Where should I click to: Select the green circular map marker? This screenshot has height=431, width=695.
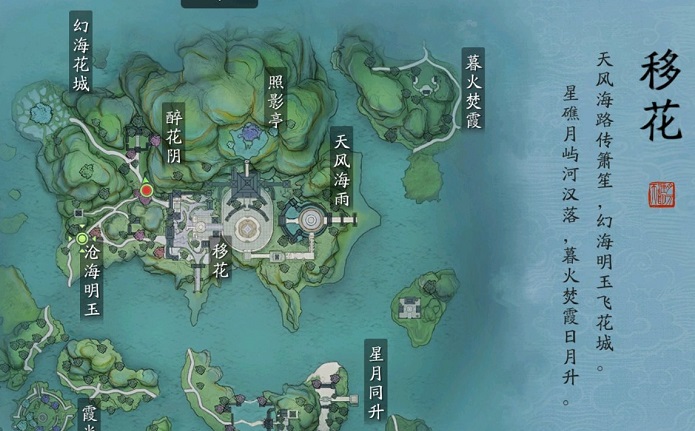(x=82, y=238)
